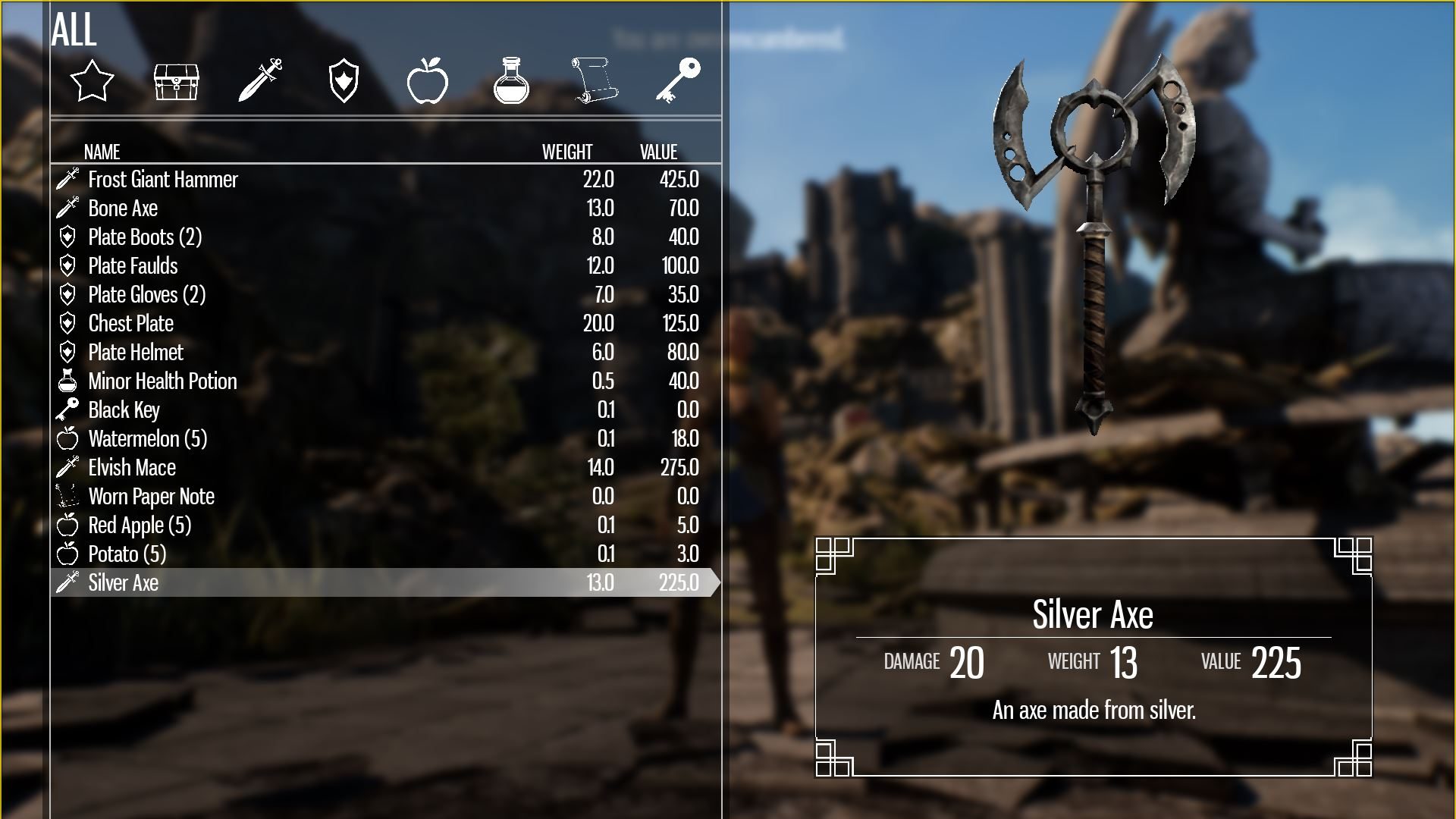
Task: Pick the Elvish Mace row
Action: 132,468
